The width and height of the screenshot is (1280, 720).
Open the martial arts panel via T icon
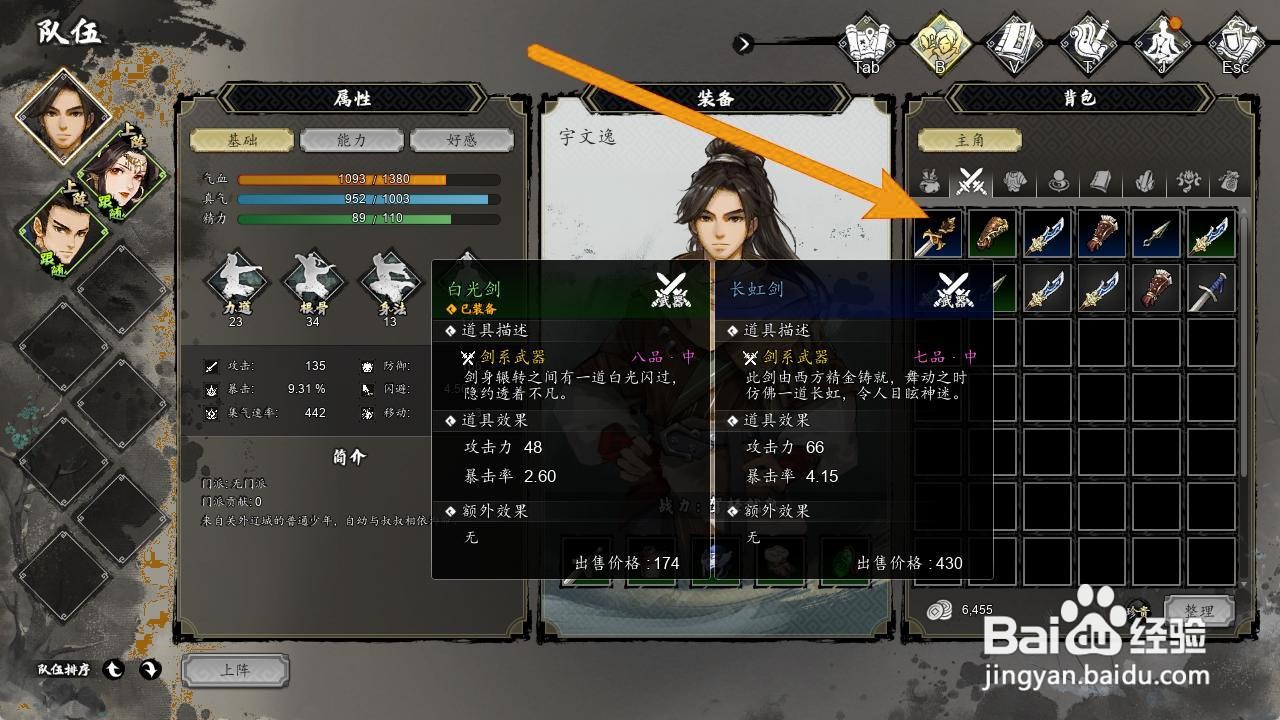click(1089, 42)
